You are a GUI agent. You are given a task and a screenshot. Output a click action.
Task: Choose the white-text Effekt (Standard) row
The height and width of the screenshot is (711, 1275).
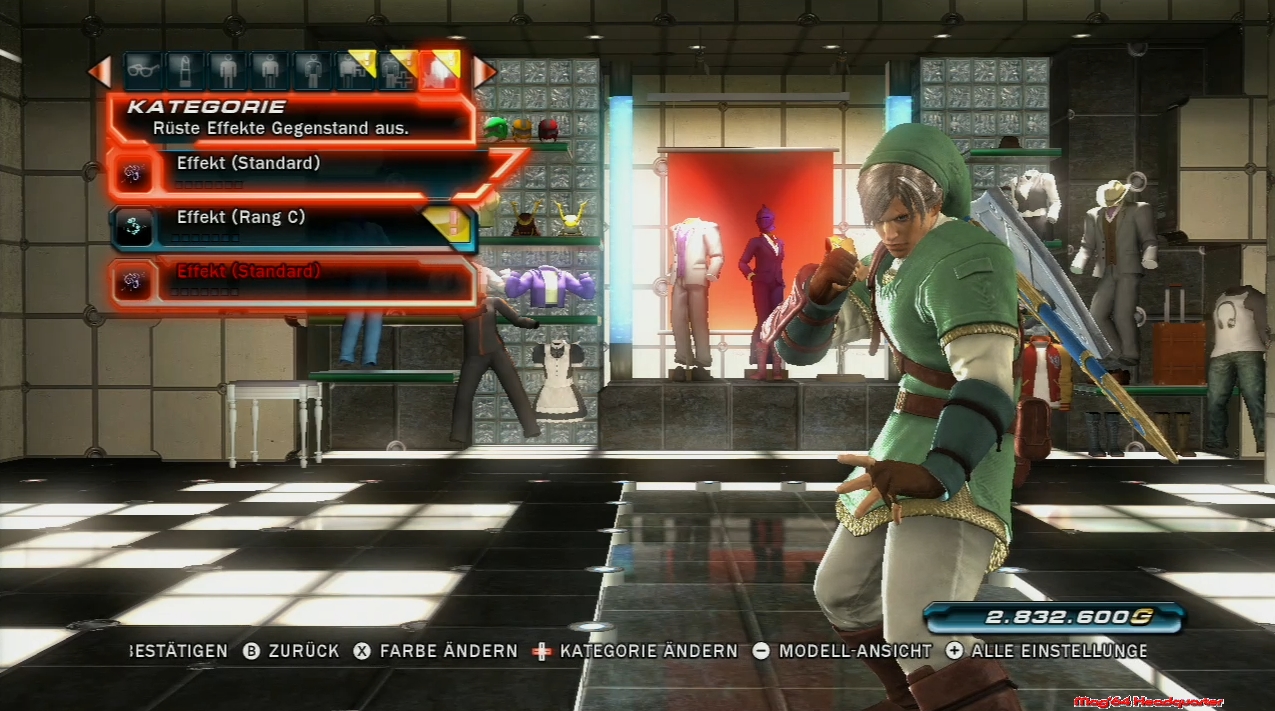(x=300, y=170)
